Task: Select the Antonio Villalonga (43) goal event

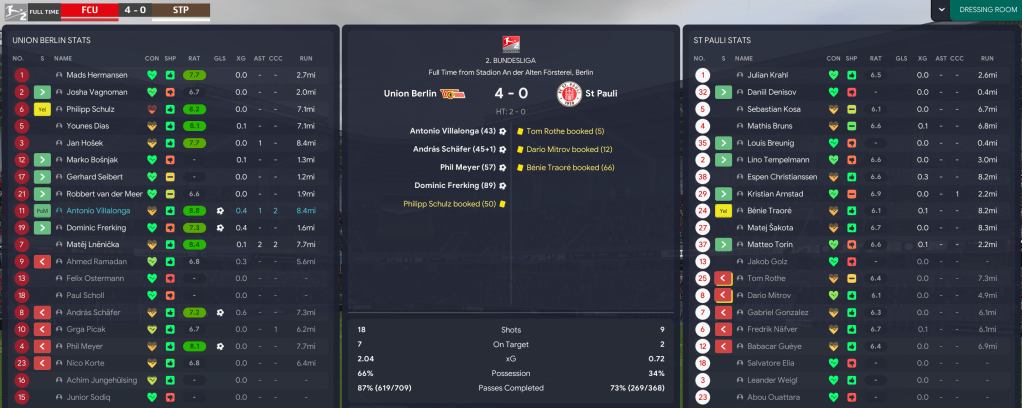Action: coord(452,131)
